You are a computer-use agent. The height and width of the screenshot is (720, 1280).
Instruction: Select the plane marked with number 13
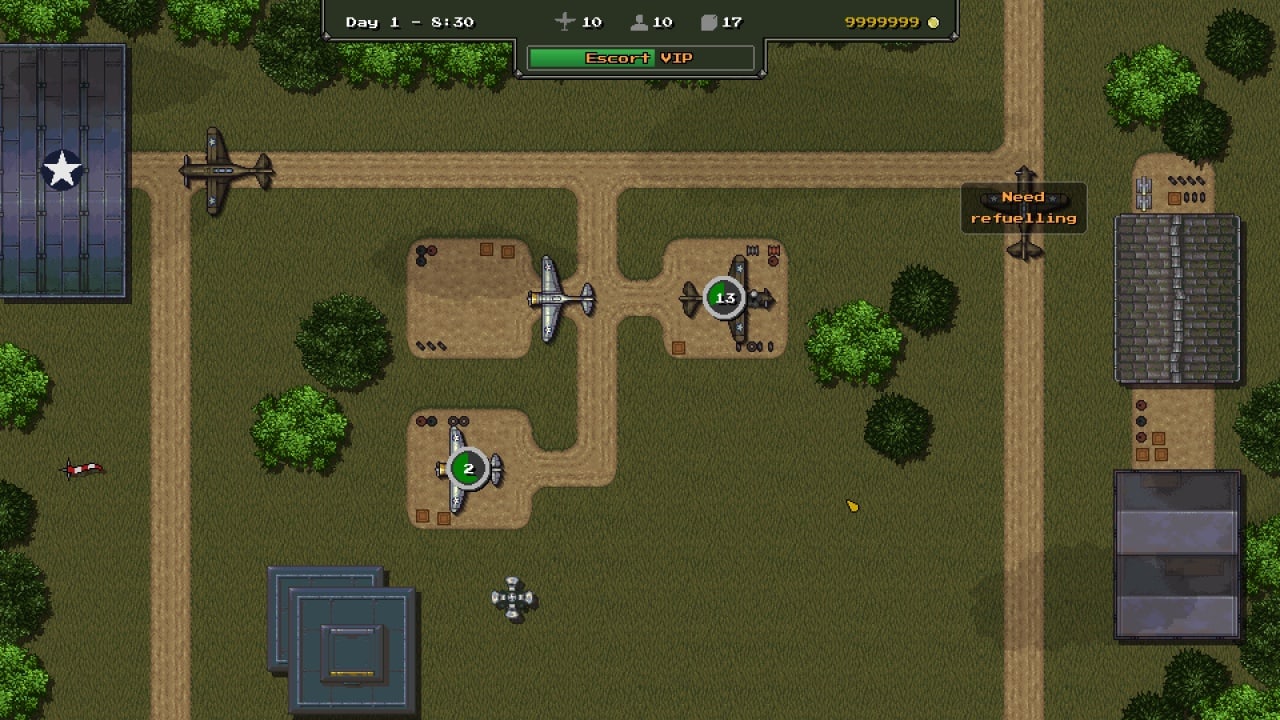pos(725,298)
